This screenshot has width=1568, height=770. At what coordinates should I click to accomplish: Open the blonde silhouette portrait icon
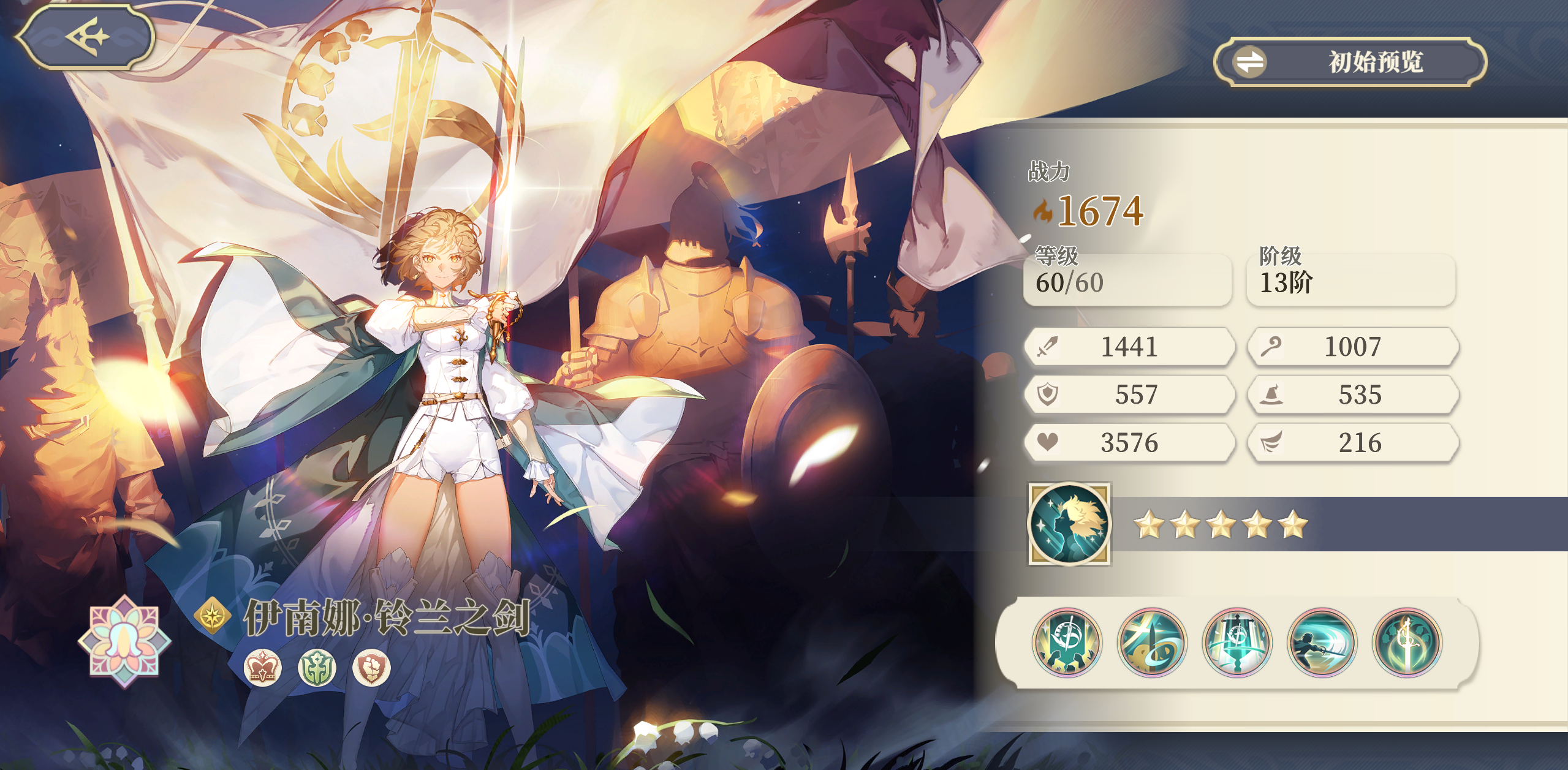[x=1069, y=524]
